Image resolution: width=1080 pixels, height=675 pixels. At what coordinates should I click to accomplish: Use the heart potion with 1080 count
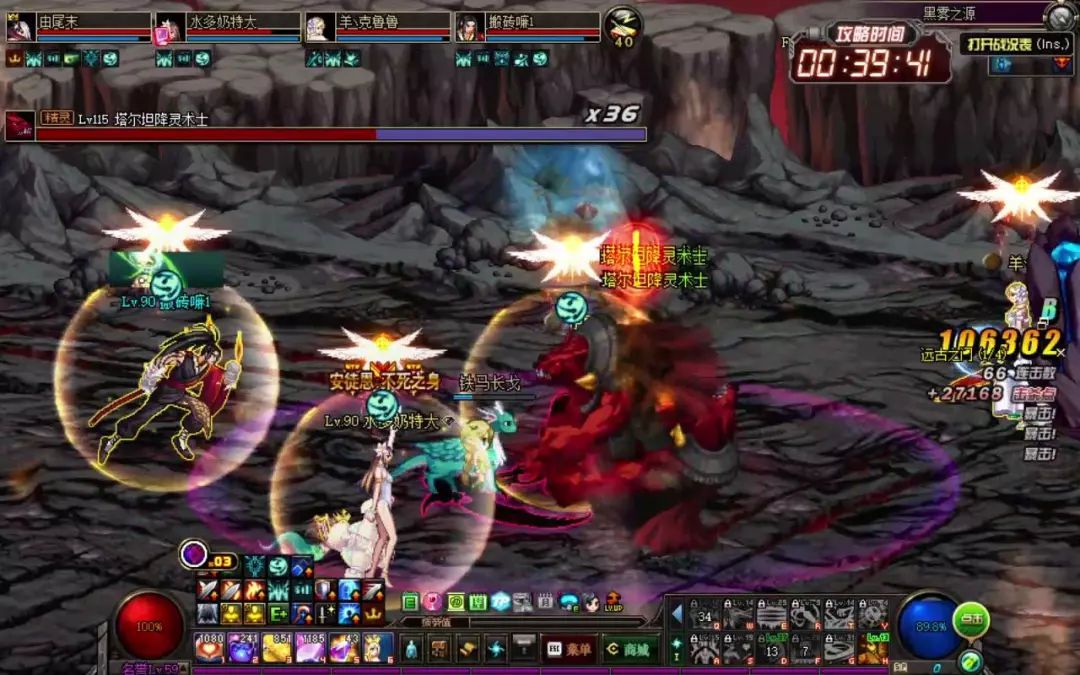[209, 648]
